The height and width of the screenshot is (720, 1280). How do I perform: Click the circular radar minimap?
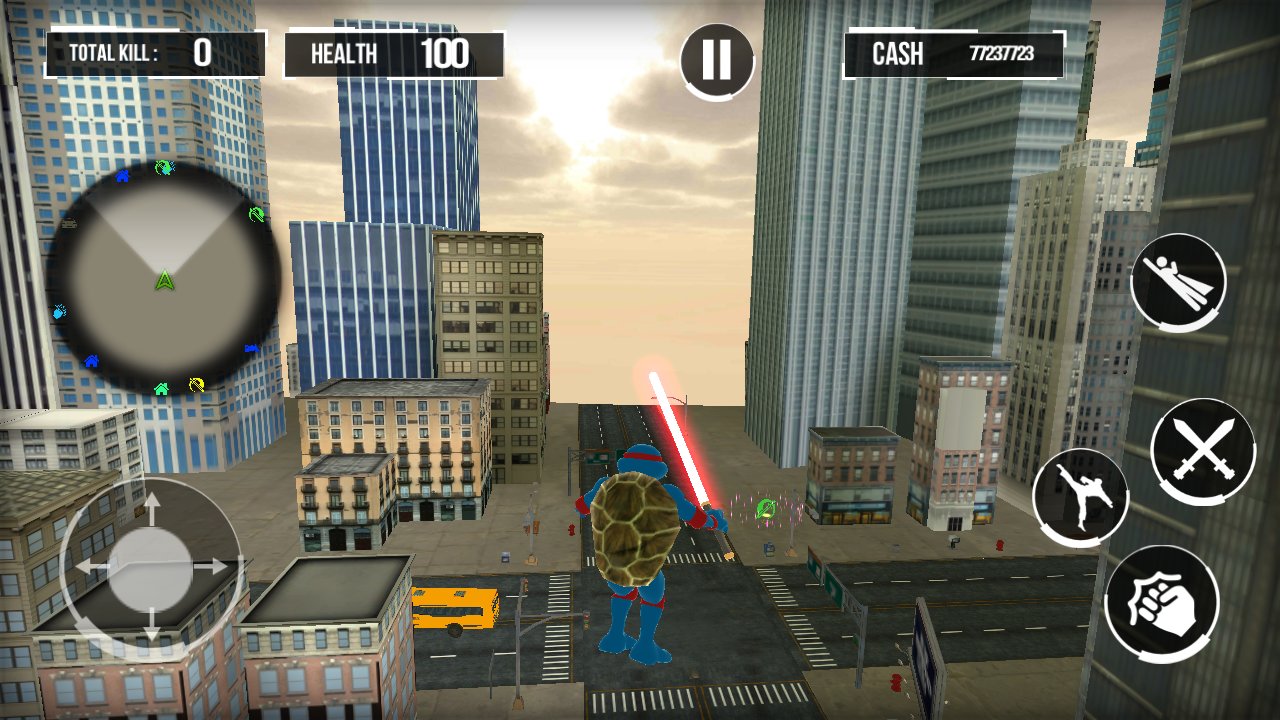click(x=164, y=277)
